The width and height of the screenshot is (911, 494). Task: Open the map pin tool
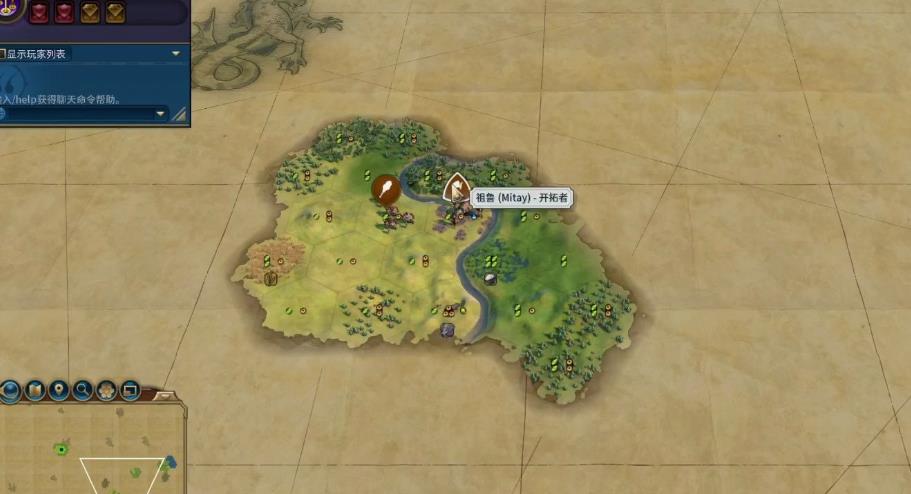point(58,389)
